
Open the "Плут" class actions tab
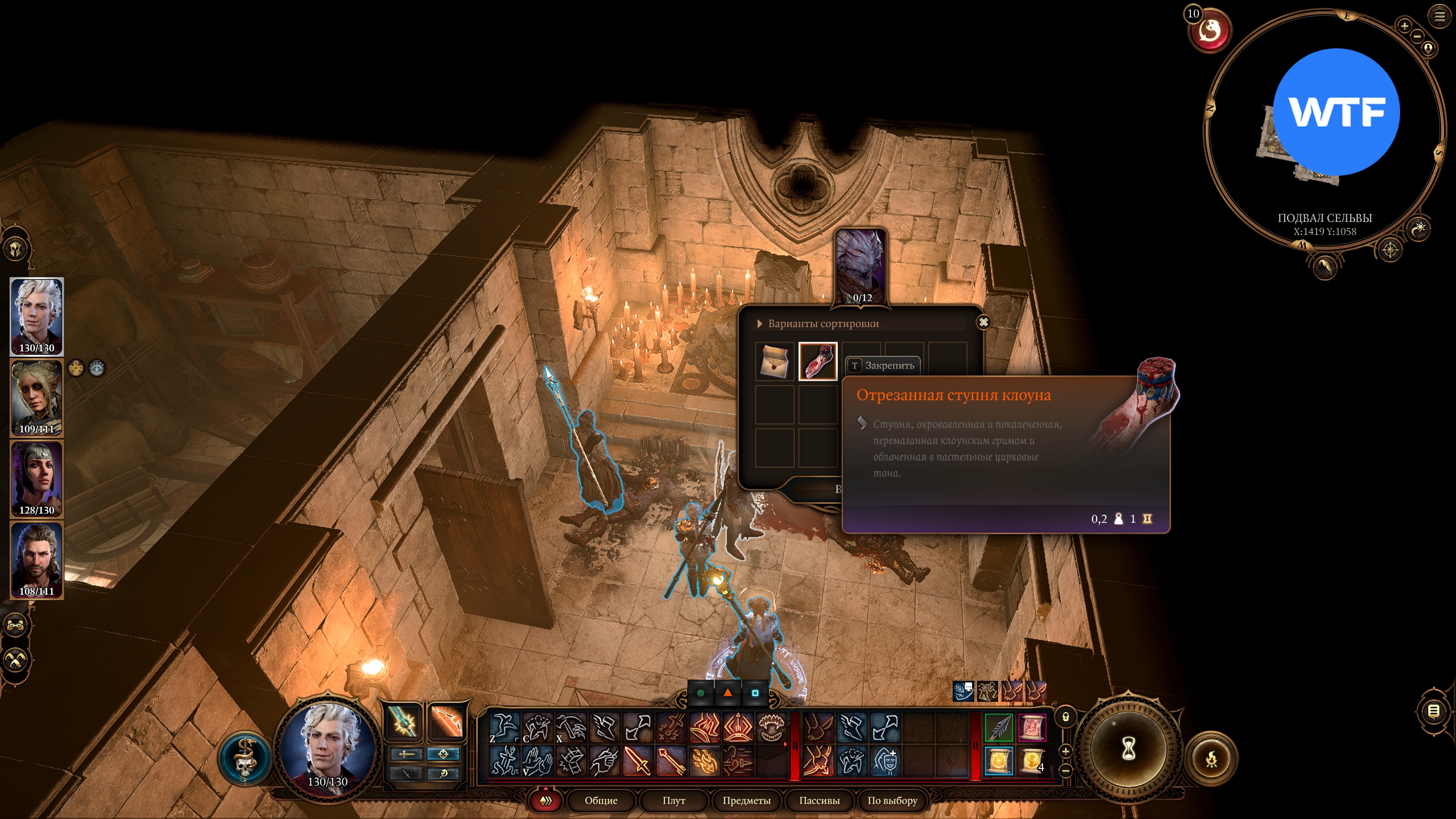click(673, 801)
